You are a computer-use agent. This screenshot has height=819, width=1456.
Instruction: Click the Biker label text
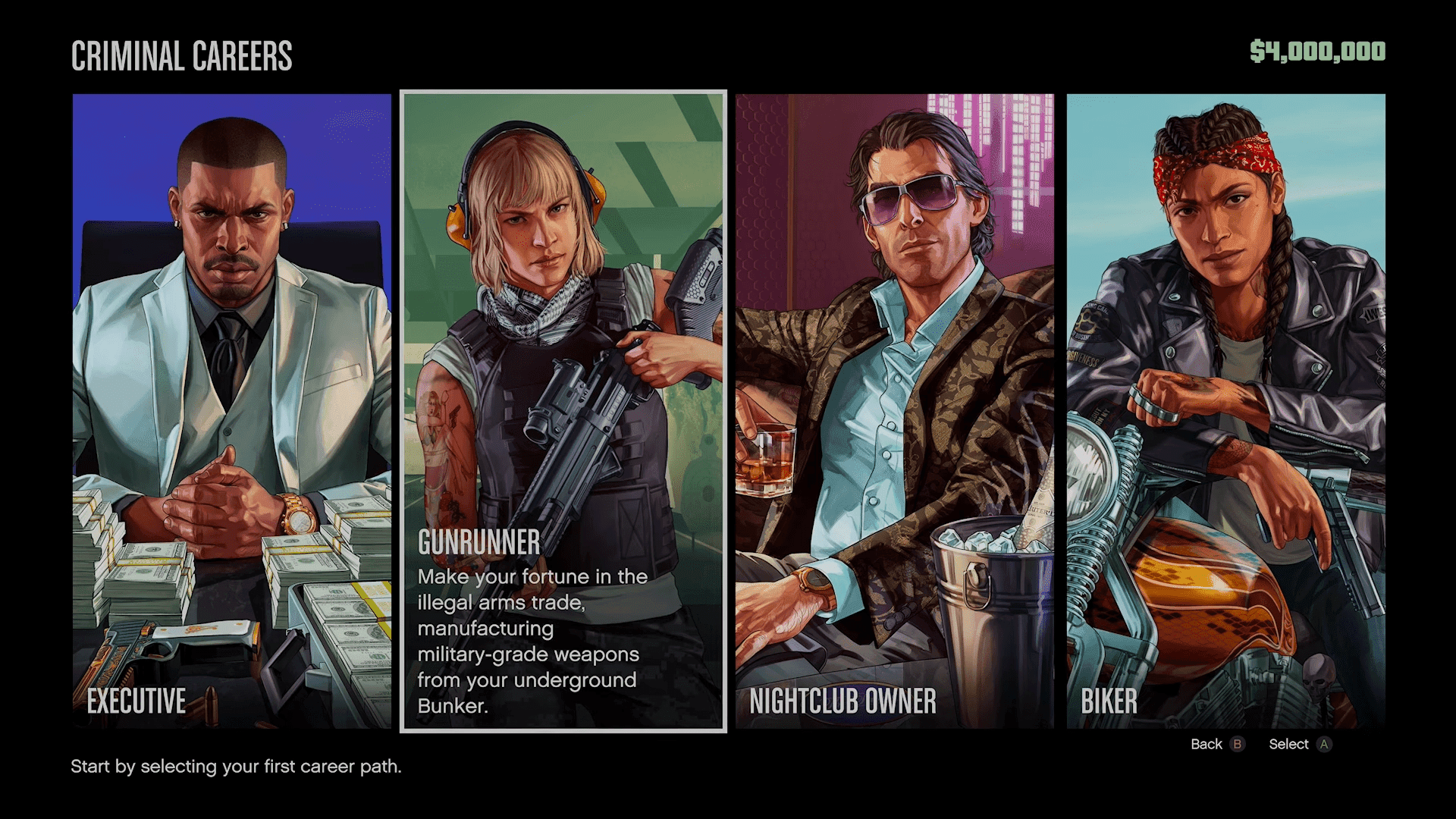pyautogui.click(x=1109, y=701)
